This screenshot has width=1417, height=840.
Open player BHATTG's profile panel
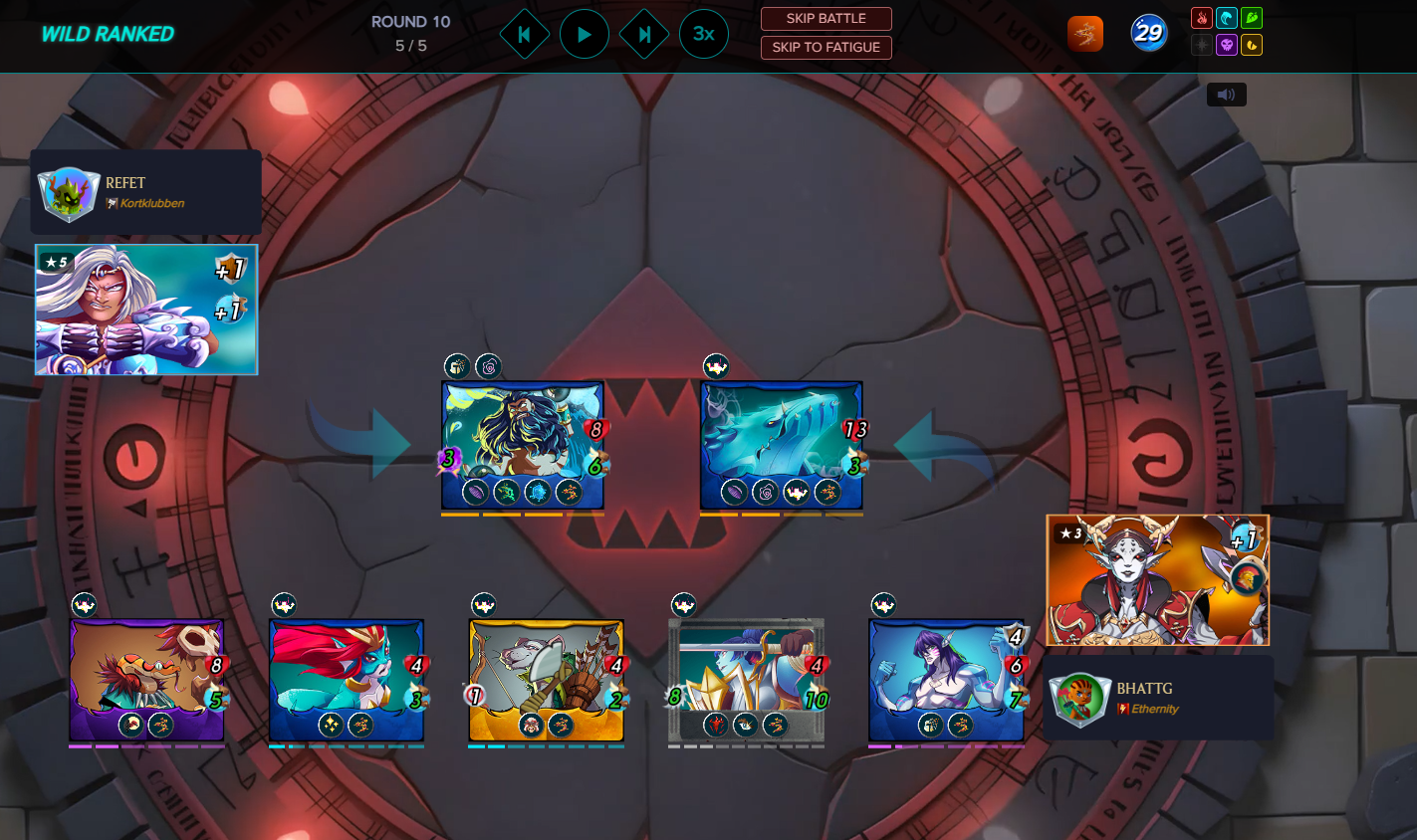pyautogui.click(x=1158, y=698)
